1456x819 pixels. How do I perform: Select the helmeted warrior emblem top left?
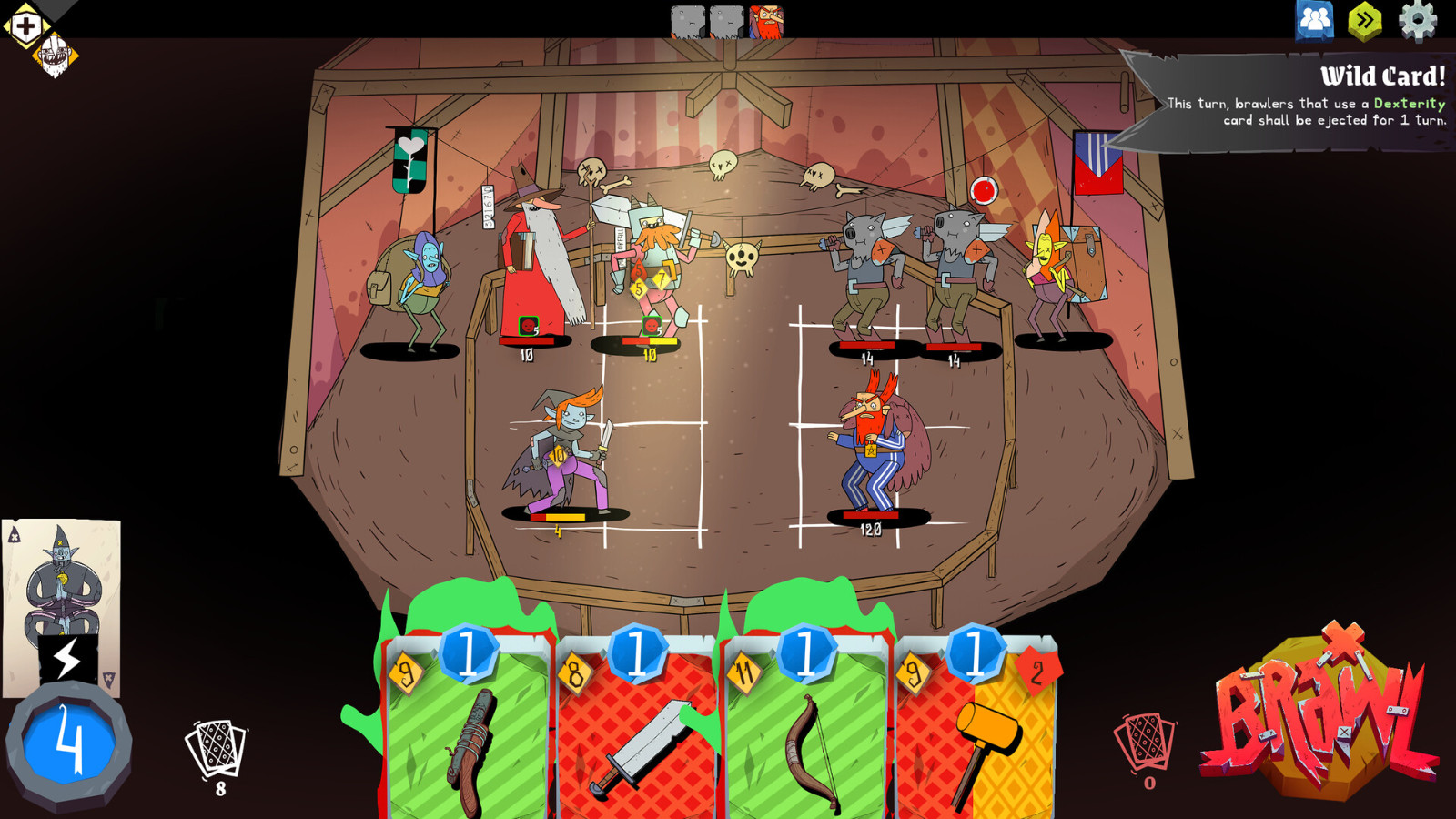tap(56, 53)
